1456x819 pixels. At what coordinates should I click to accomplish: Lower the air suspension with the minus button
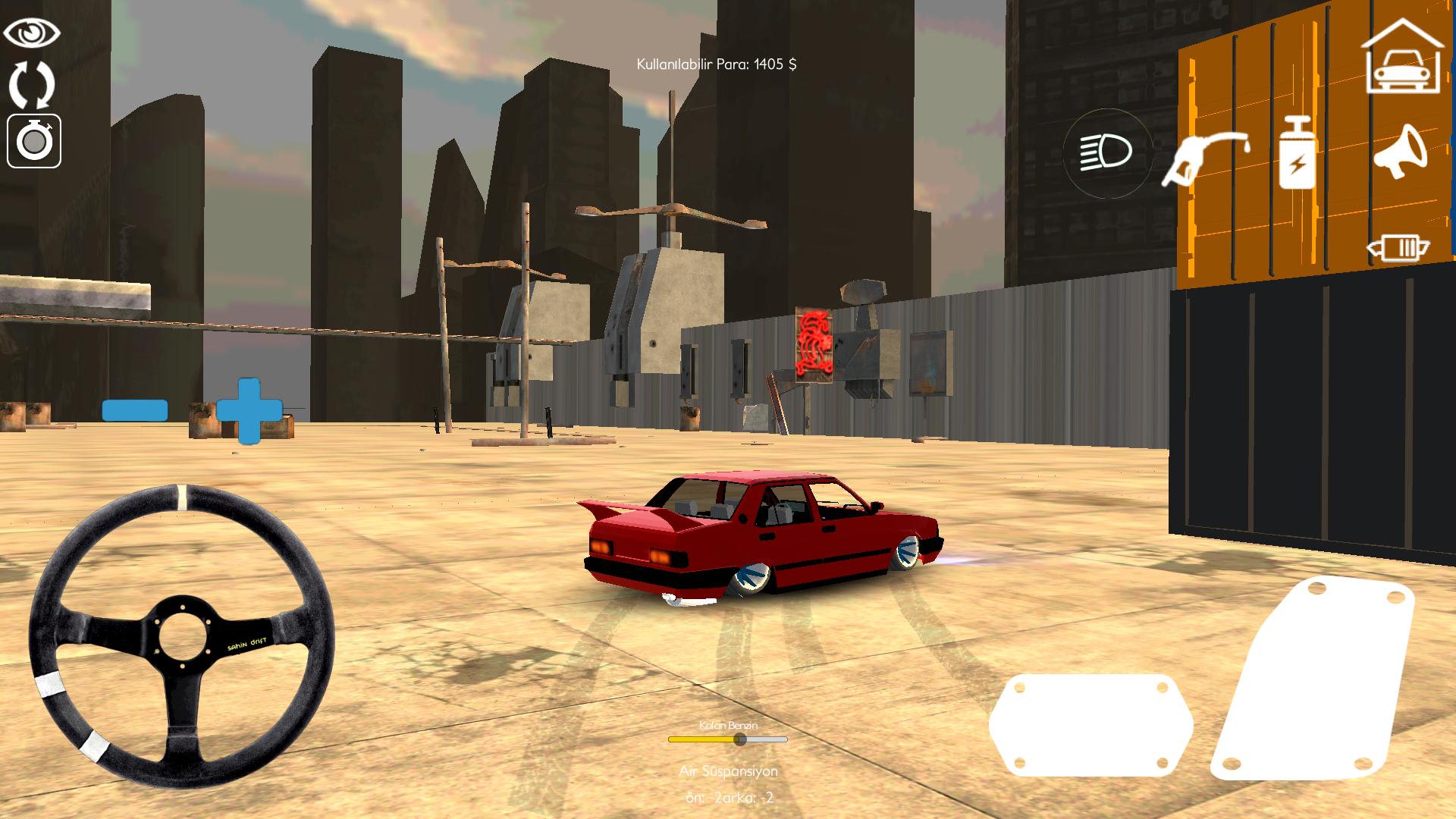tap(134, 409)
